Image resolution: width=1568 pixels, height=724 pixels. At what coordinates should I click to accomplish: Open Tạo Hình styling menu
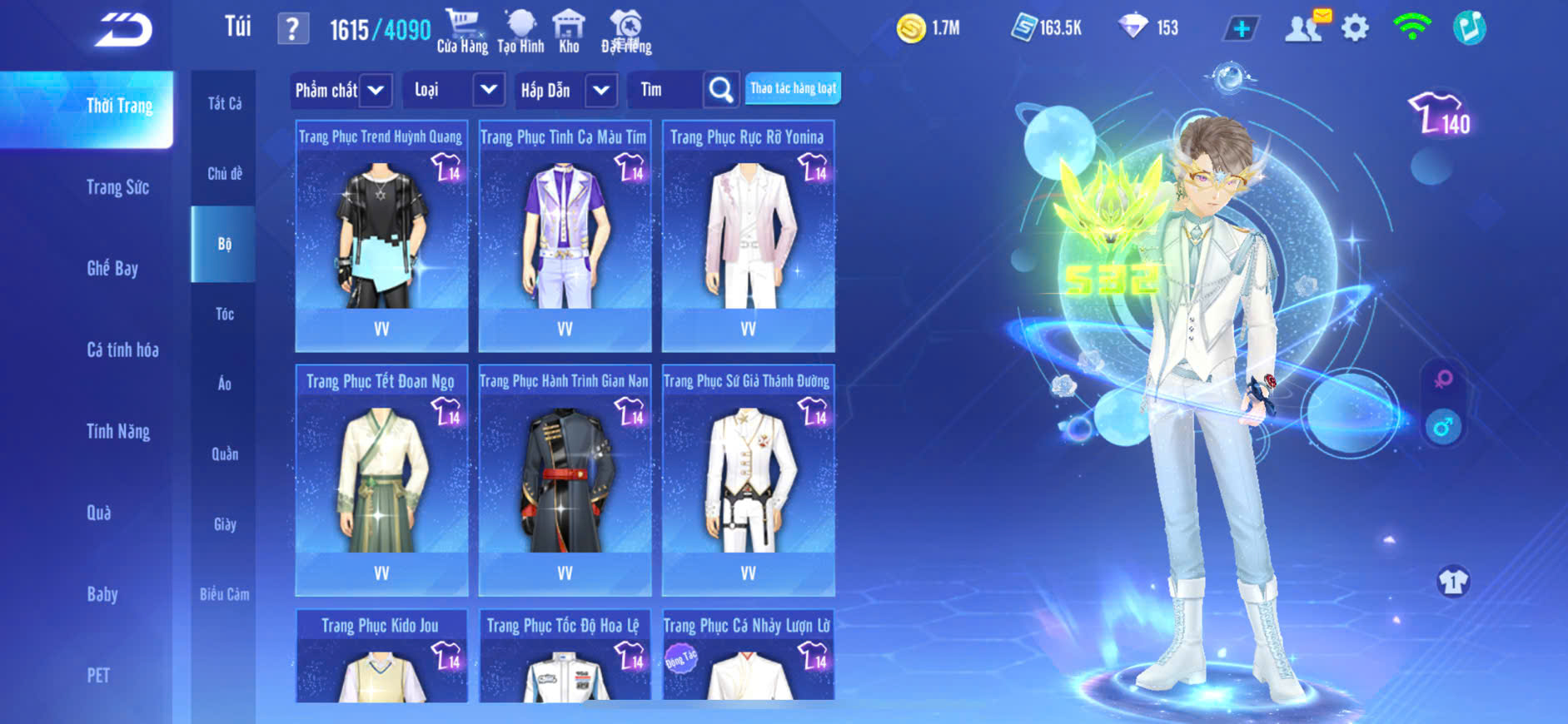pyautogui.click(x=520, y=32)
